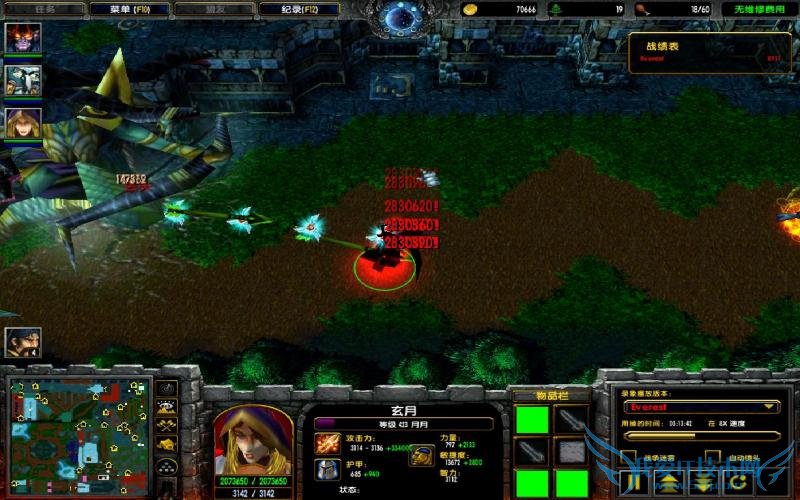Select the grey textured item in inventory

(571, 453)
